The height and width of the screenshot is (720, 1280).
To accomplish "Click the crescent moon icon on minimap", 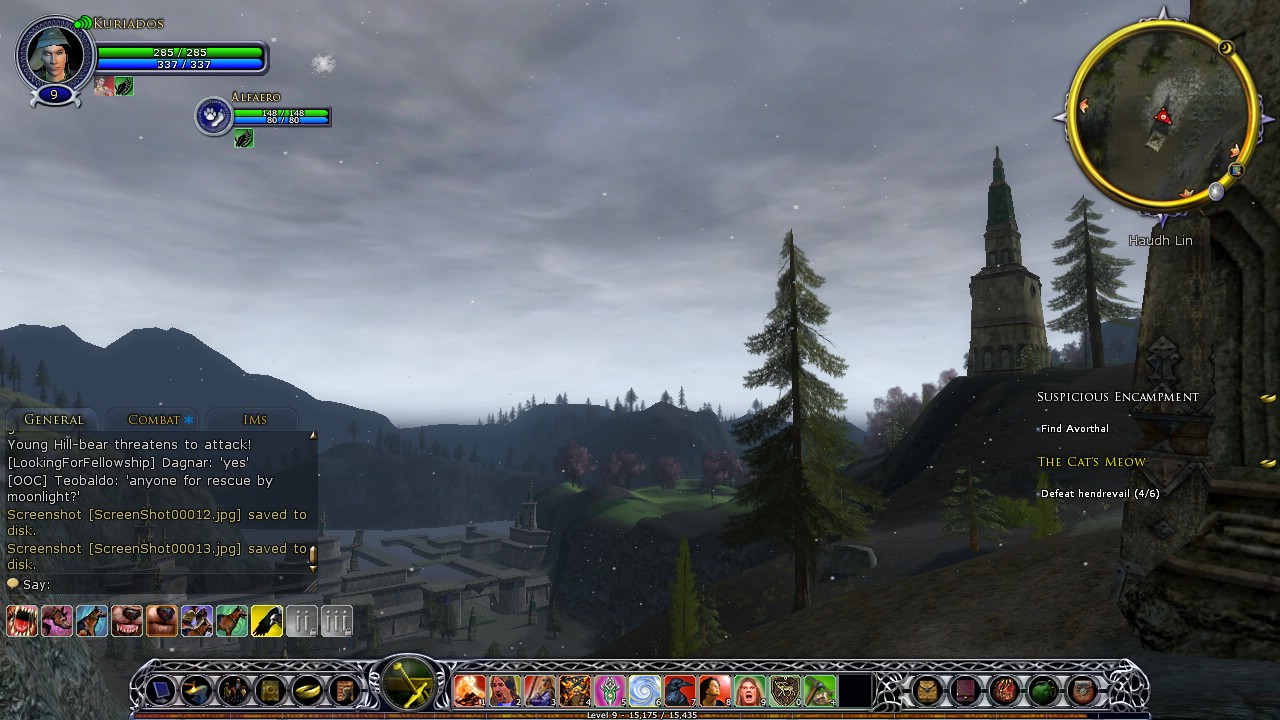I will 1227,48.
